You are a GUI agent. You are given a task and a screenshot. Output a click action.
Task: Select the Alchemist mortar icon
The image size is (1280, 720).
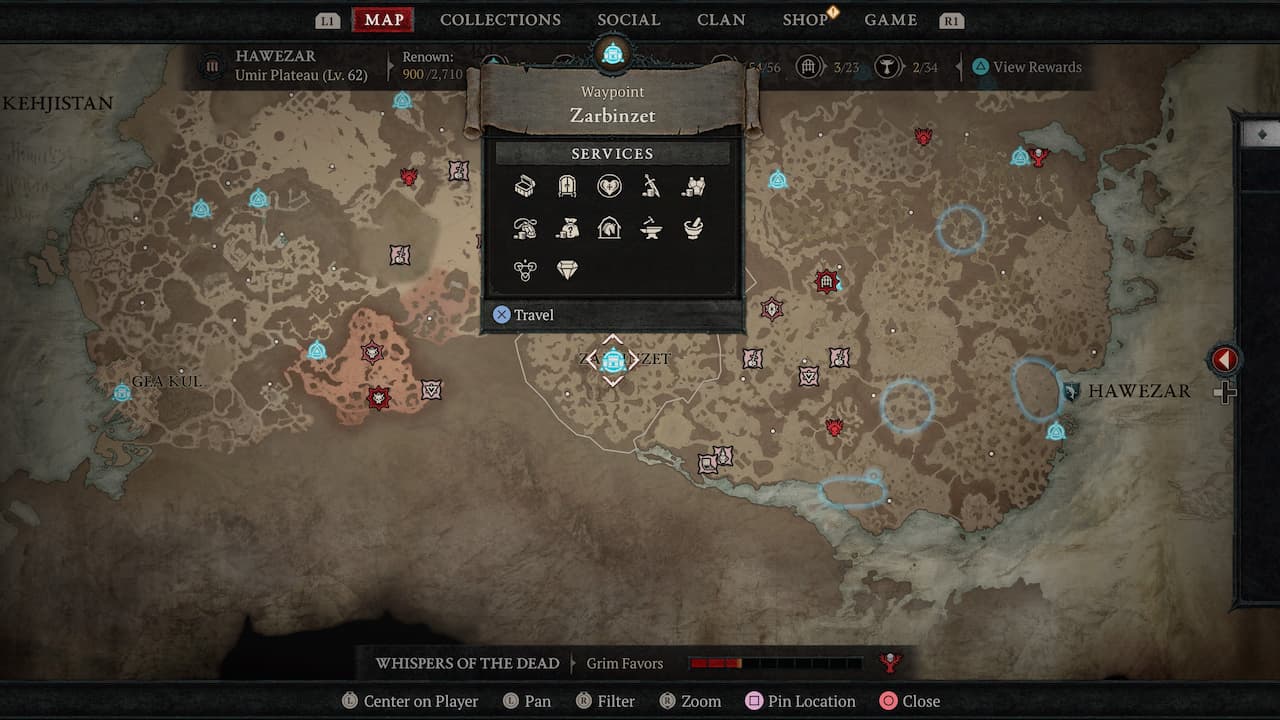[x=693, y=228]
